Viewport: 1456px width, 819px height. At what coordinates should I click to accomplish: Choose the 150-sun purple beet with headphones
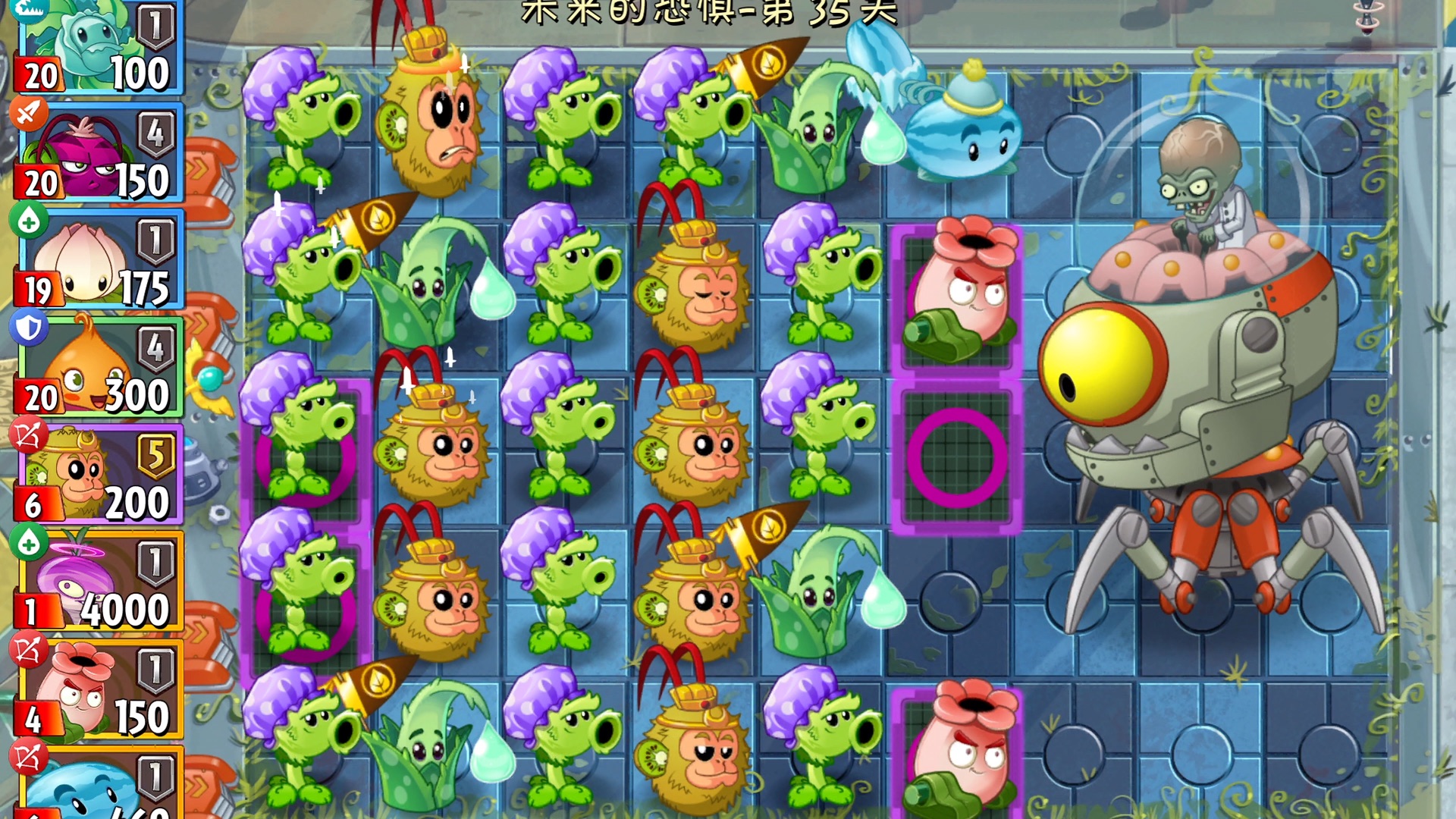(x=99, y=154)
